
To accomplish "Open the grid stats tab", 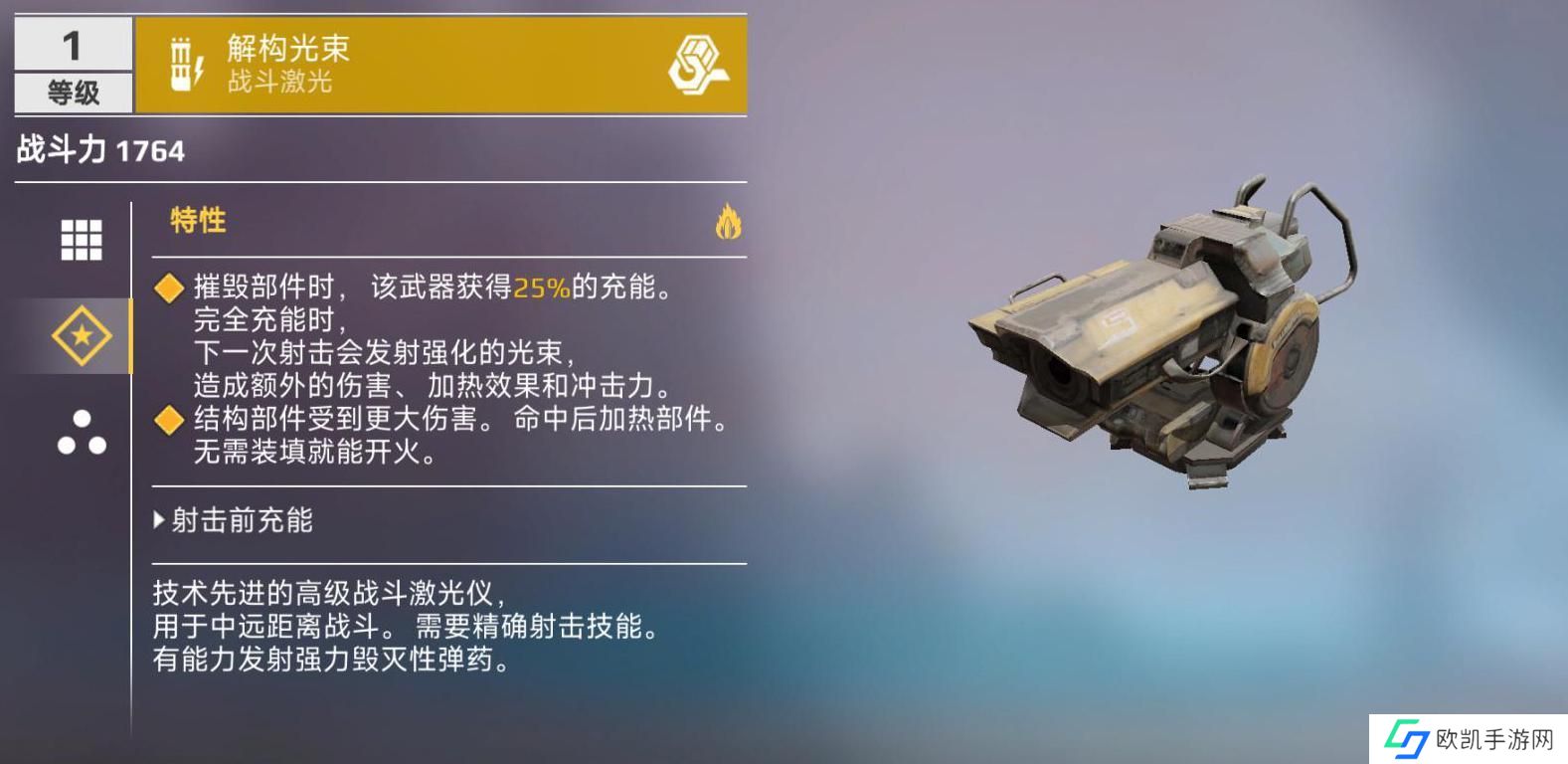I will [x=81, y=240].
